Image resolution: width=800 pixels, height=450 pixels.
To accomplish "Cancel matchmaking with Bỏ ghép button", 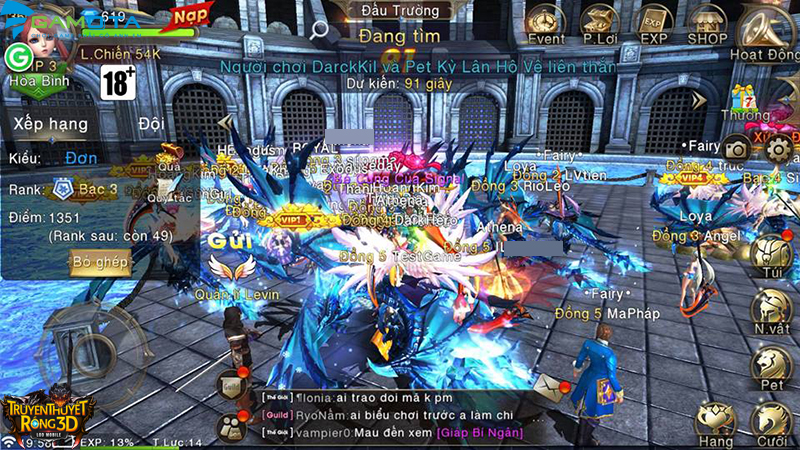I will 99,262.
